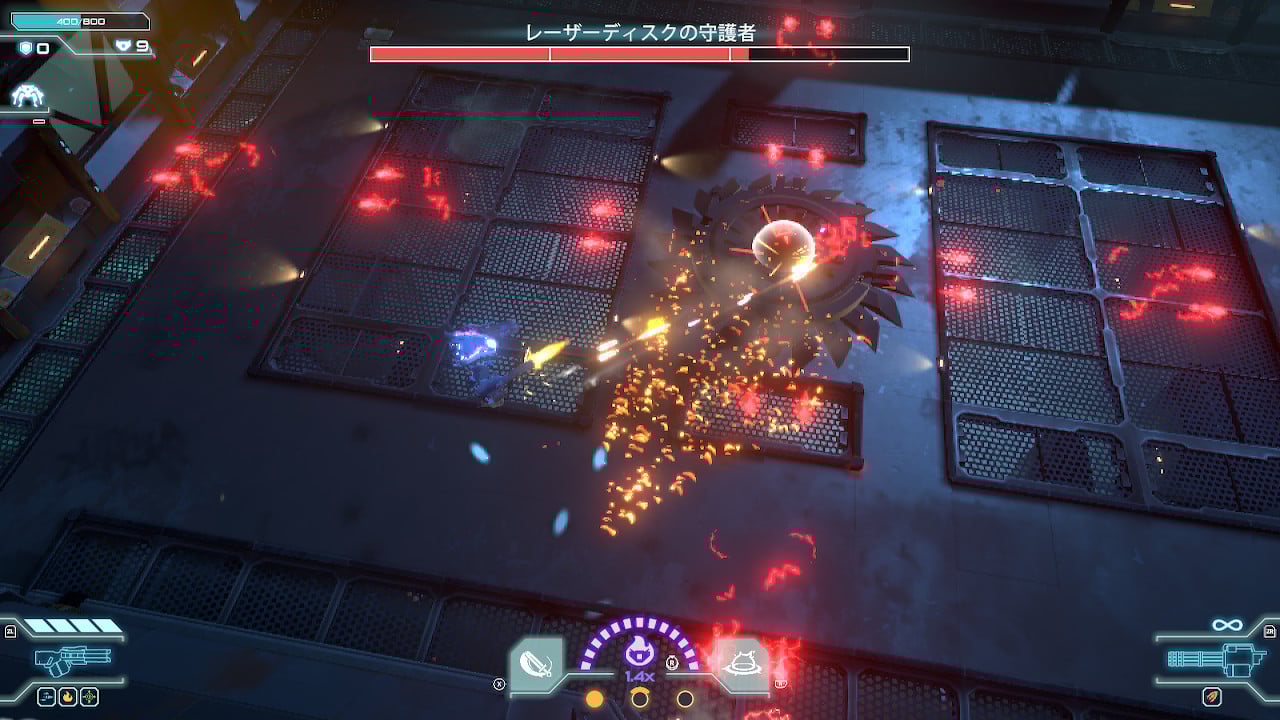Click the bullet-spread mod icon under the shotgun
Screen dimensions: 1280x720
46,697
